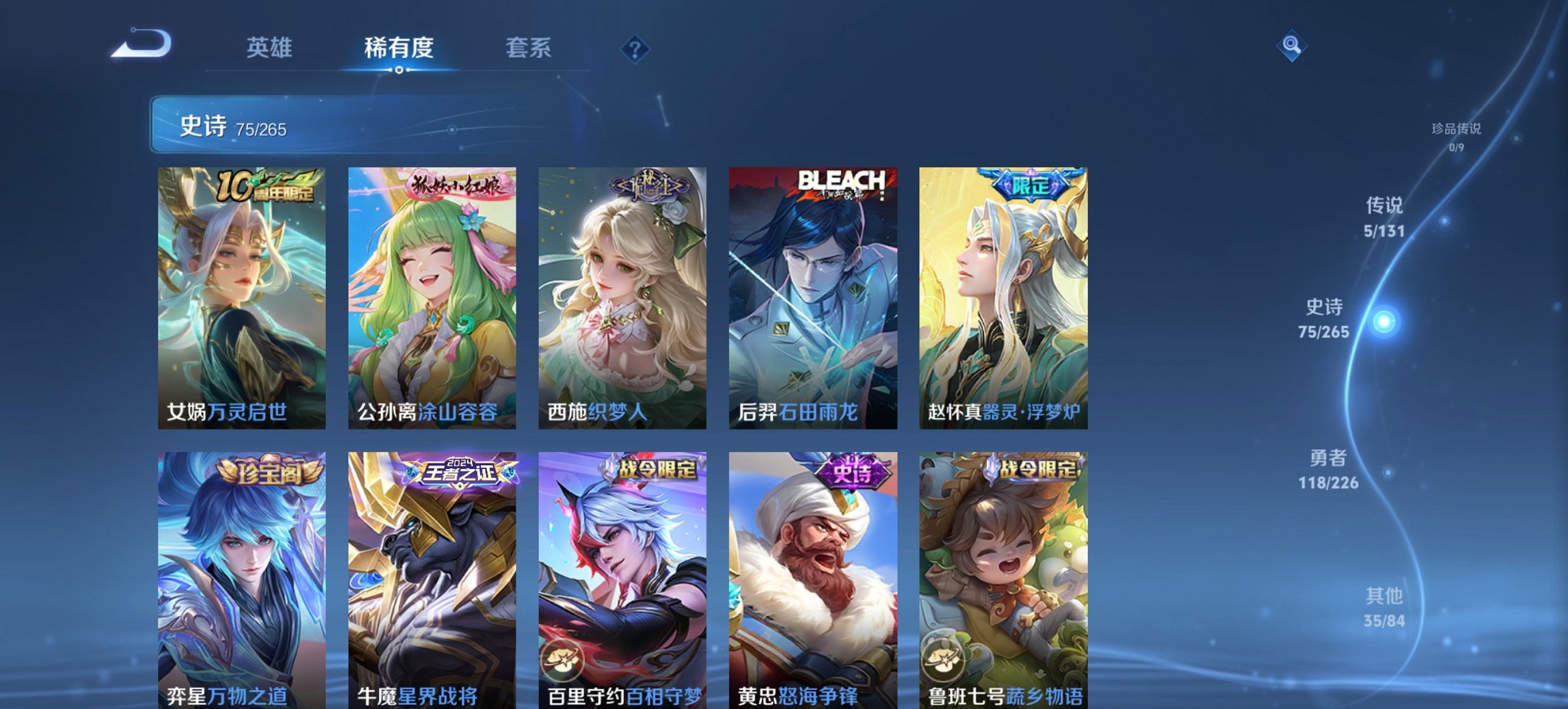Open the search magnifier icon at top-right

pyautogui.click(x=1292, y=46)
